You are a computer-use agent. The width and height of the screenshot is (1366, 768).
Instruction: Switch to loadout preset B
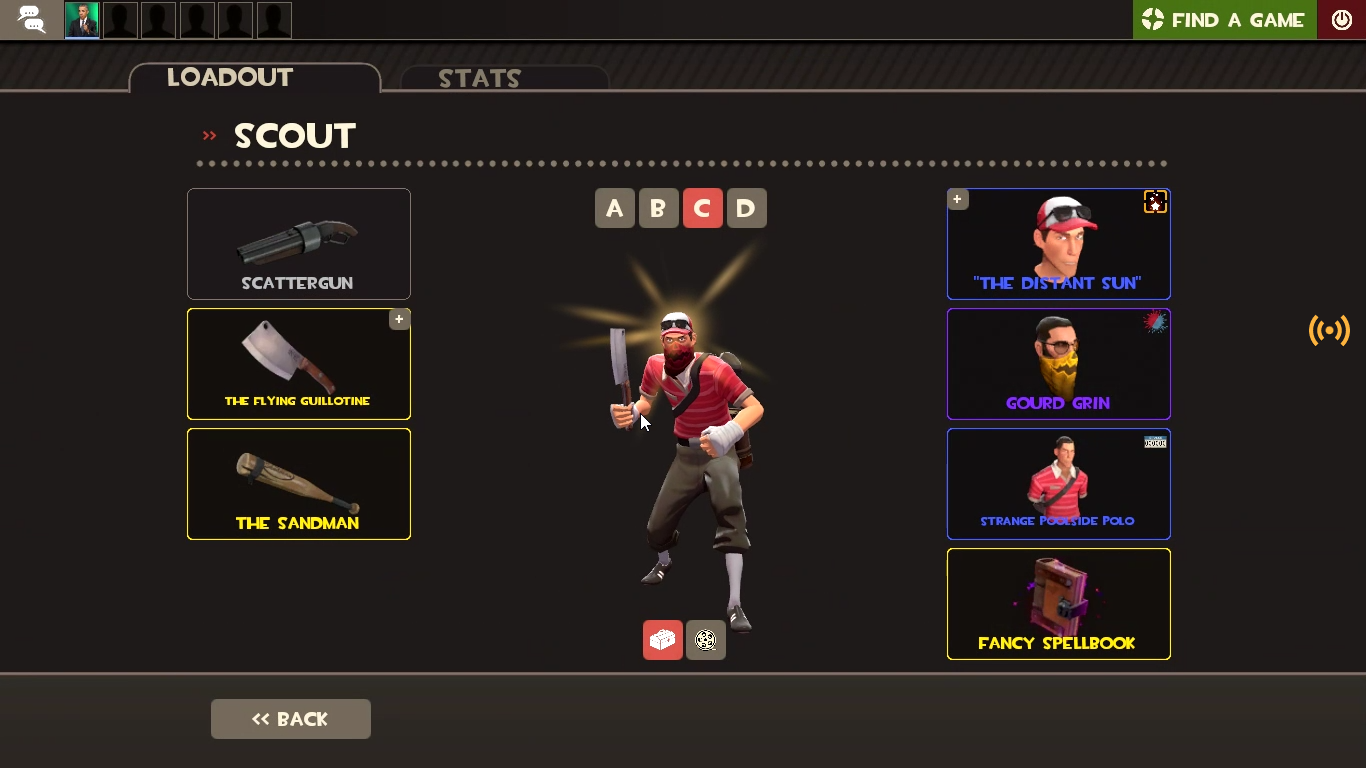[x=658, y=208]
